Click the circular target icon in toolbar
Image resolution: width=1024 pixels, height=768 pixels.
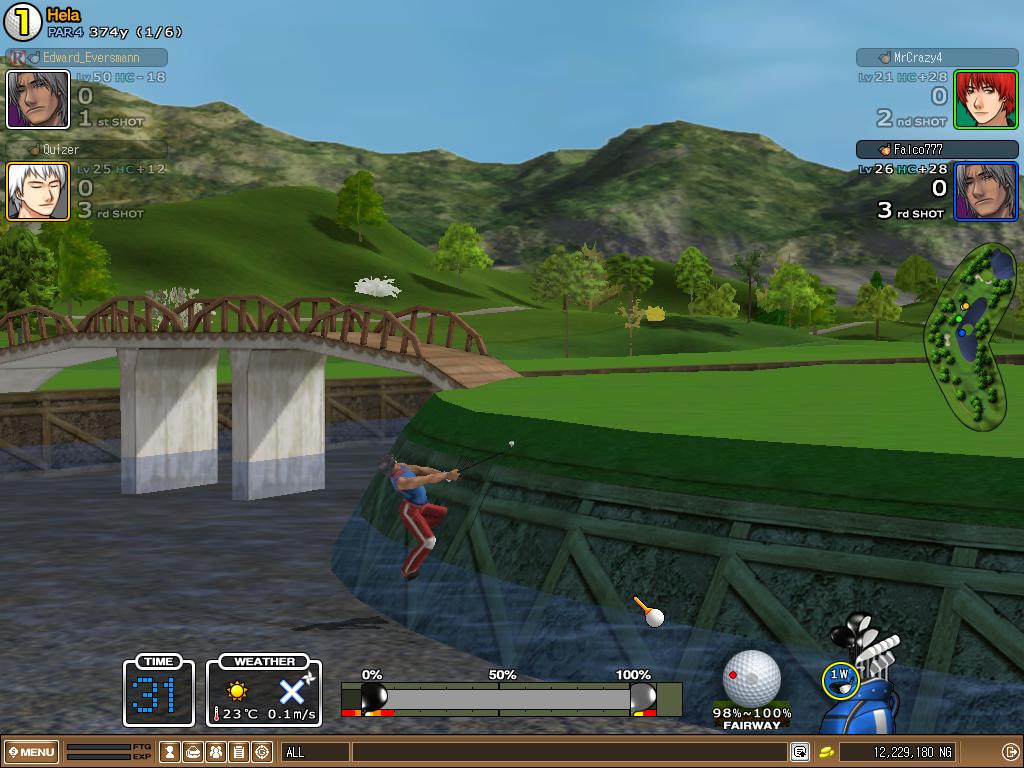click(x=262, y=752)
